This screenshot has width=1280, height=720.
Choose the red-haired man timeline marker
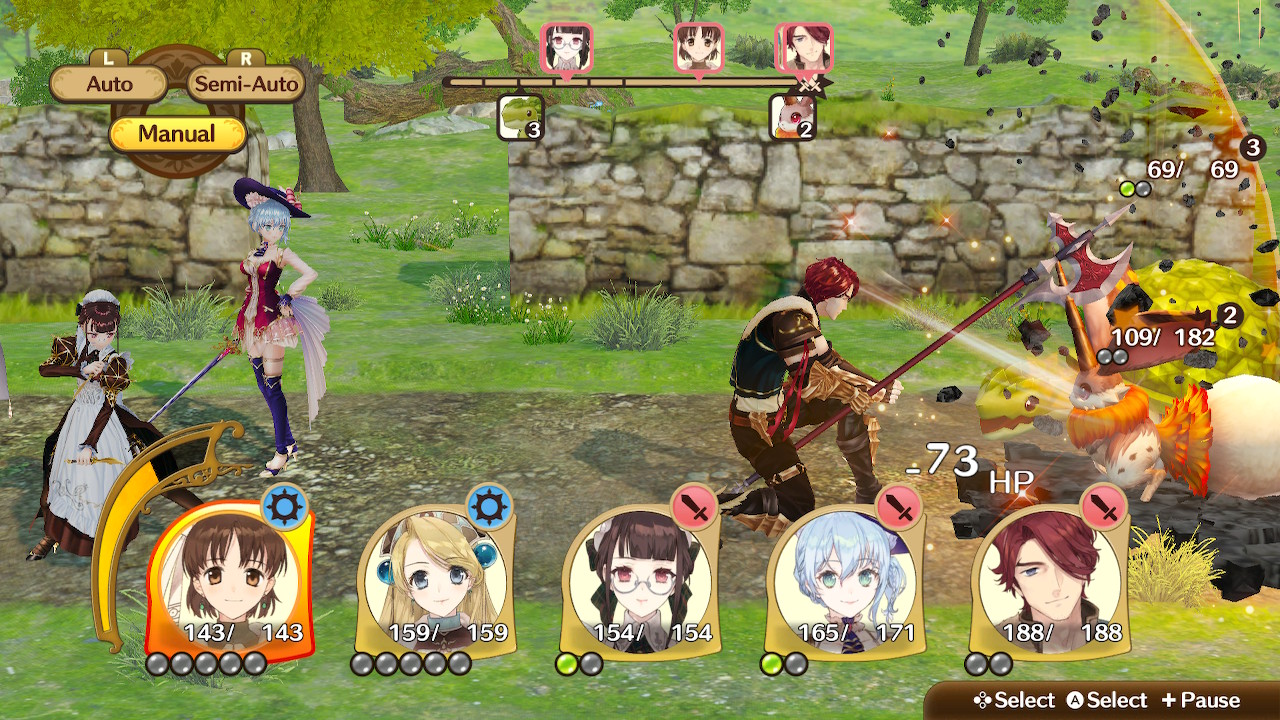pos(805,47)
